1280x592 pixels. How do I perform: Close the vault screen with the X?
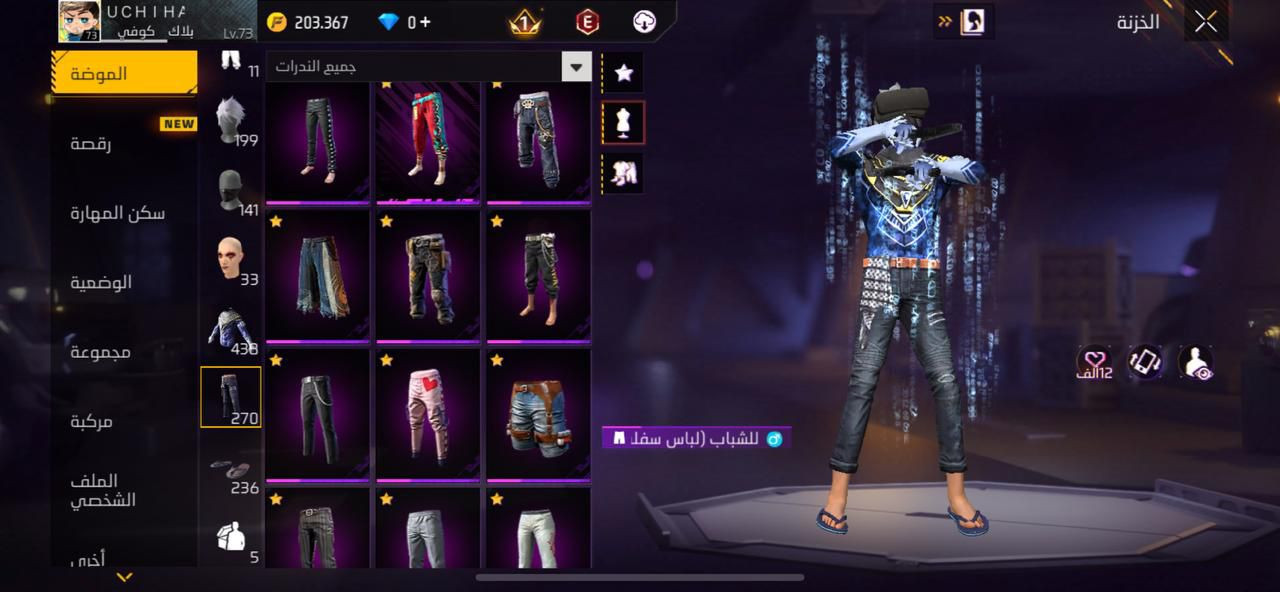point(1205,21)
